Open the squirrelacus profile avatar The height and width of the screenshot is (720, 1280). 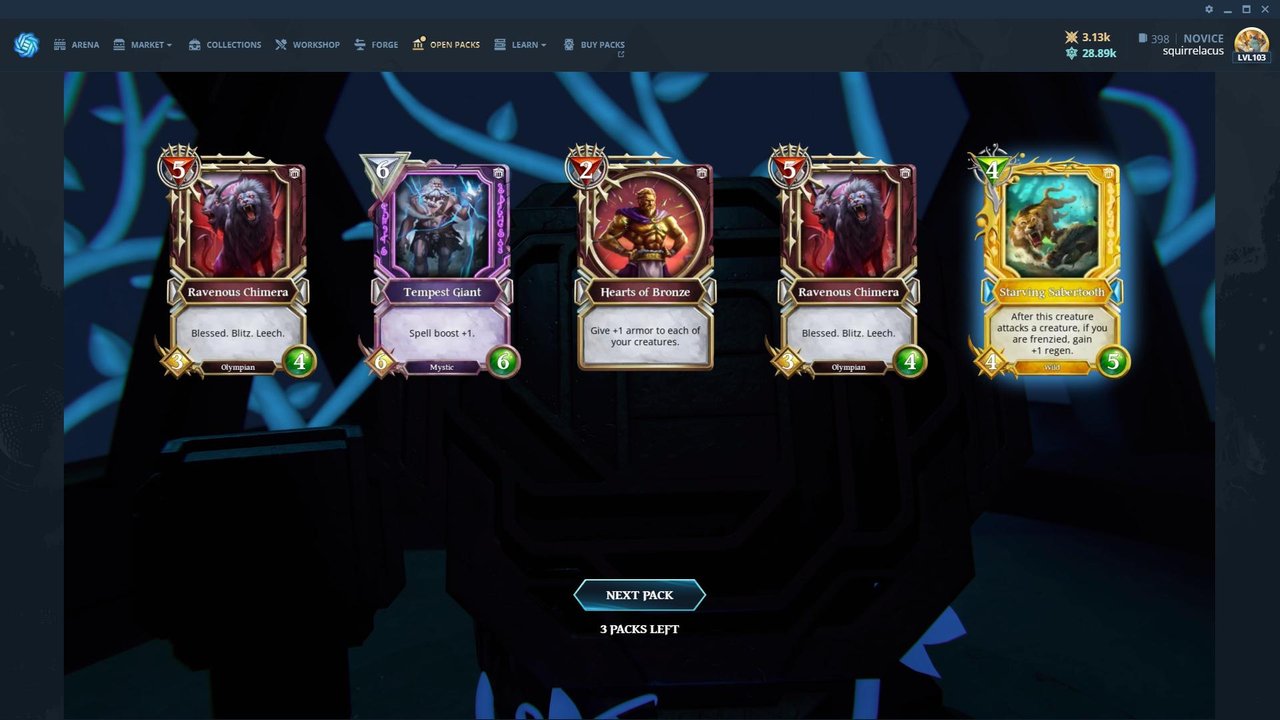[1251, 43]
